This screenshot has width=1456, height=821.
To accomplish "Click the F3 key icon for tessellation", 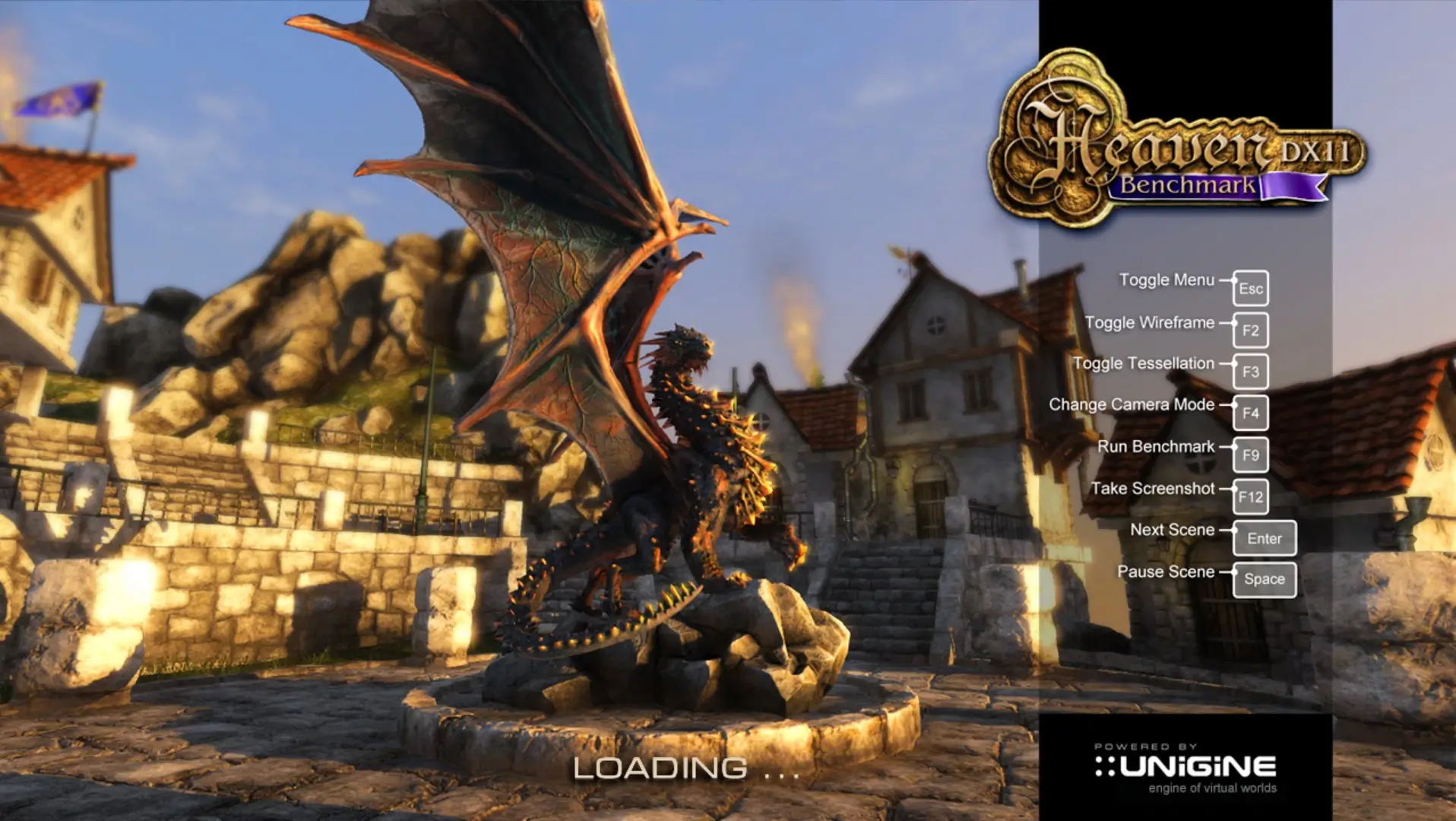I will [1250, 372].
